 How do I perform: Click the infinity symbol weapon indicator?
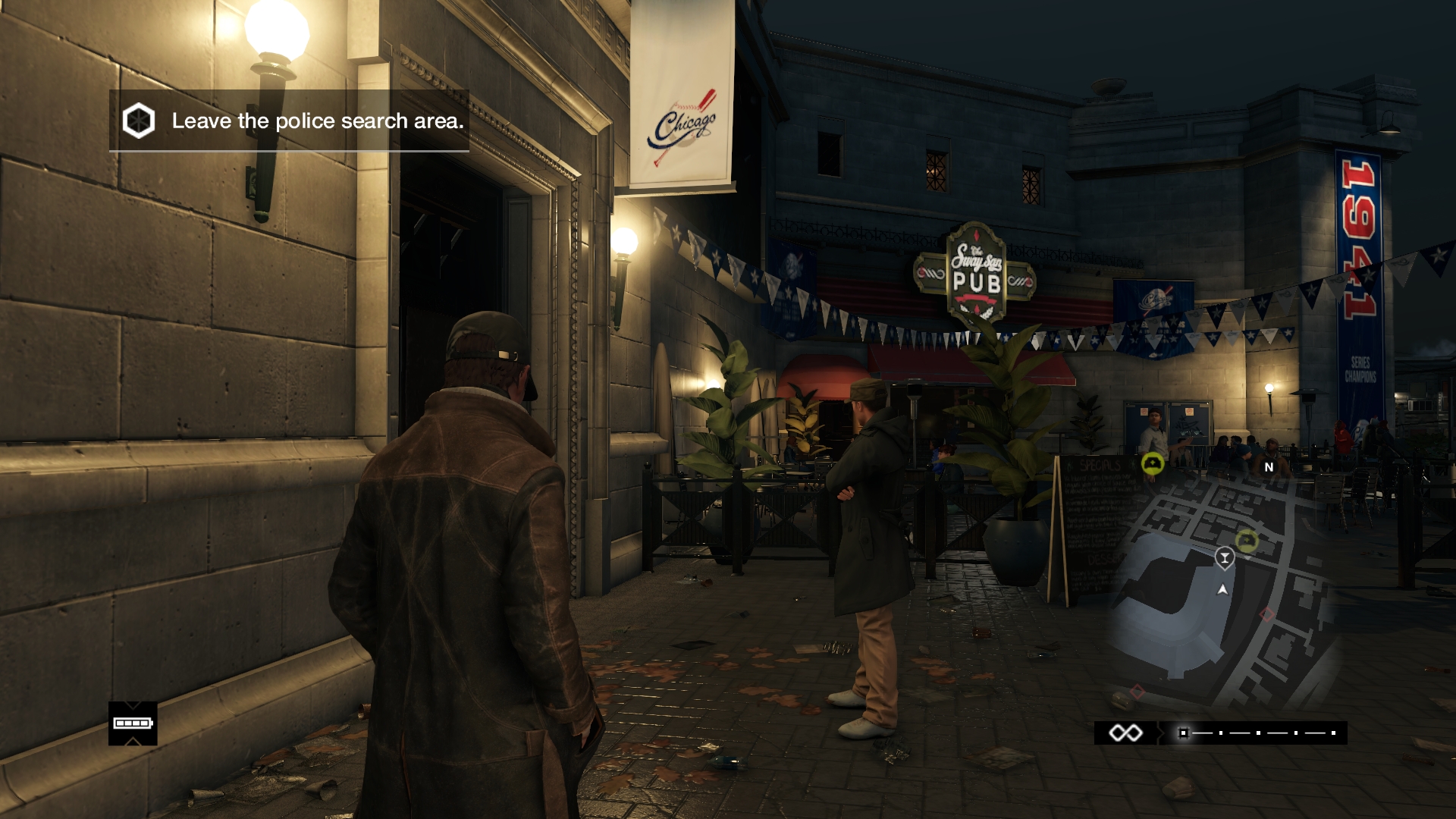(x=1125, y=733)
